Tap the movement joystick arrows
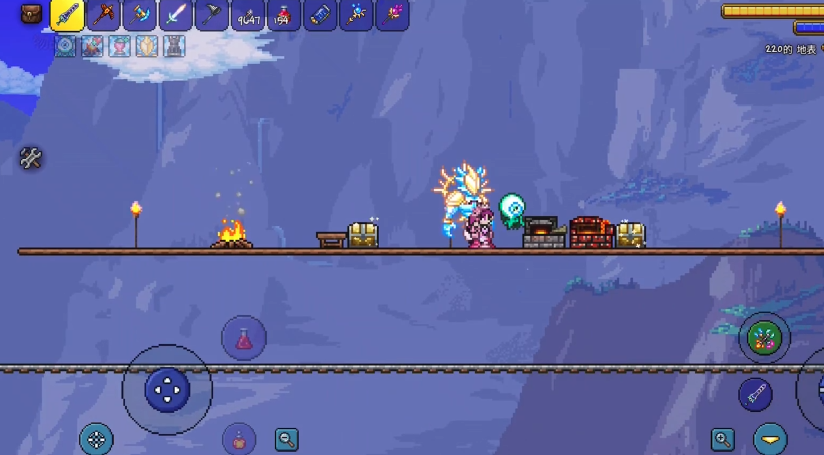 tap(167, 389)
